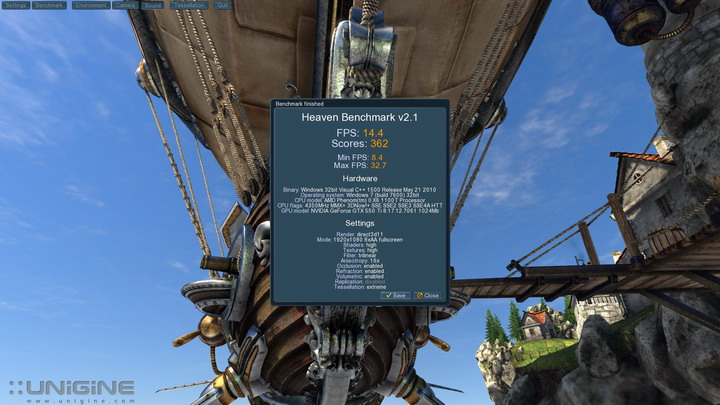Open the Camera options
This screenshot has height=405, width=720.
tap(126, 5)
